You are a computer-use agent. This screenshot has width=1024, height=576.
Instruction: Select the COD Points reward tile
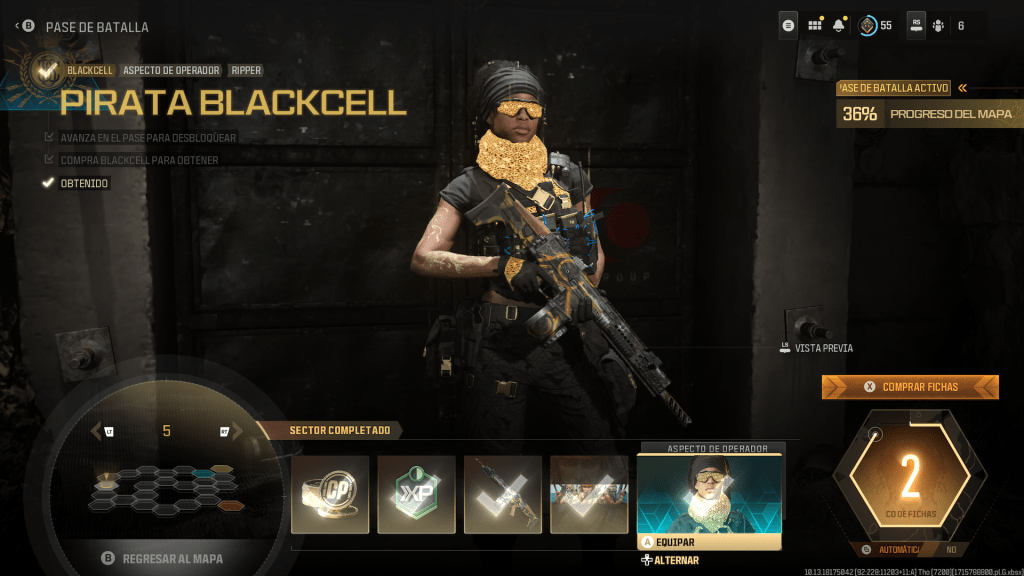click(330, 494)
